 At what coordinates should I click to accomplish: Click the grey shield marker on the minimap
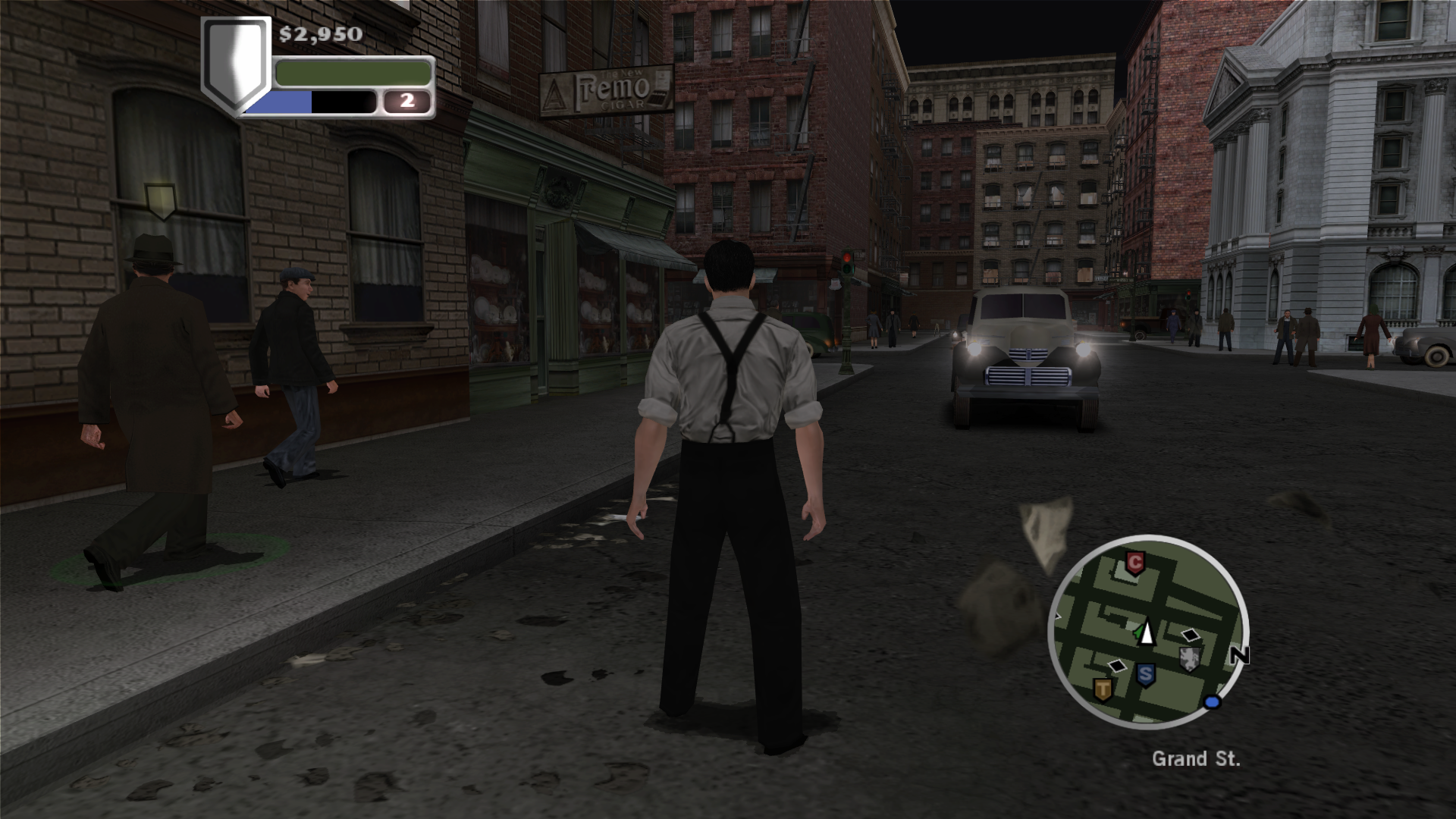click(1190, 659)
